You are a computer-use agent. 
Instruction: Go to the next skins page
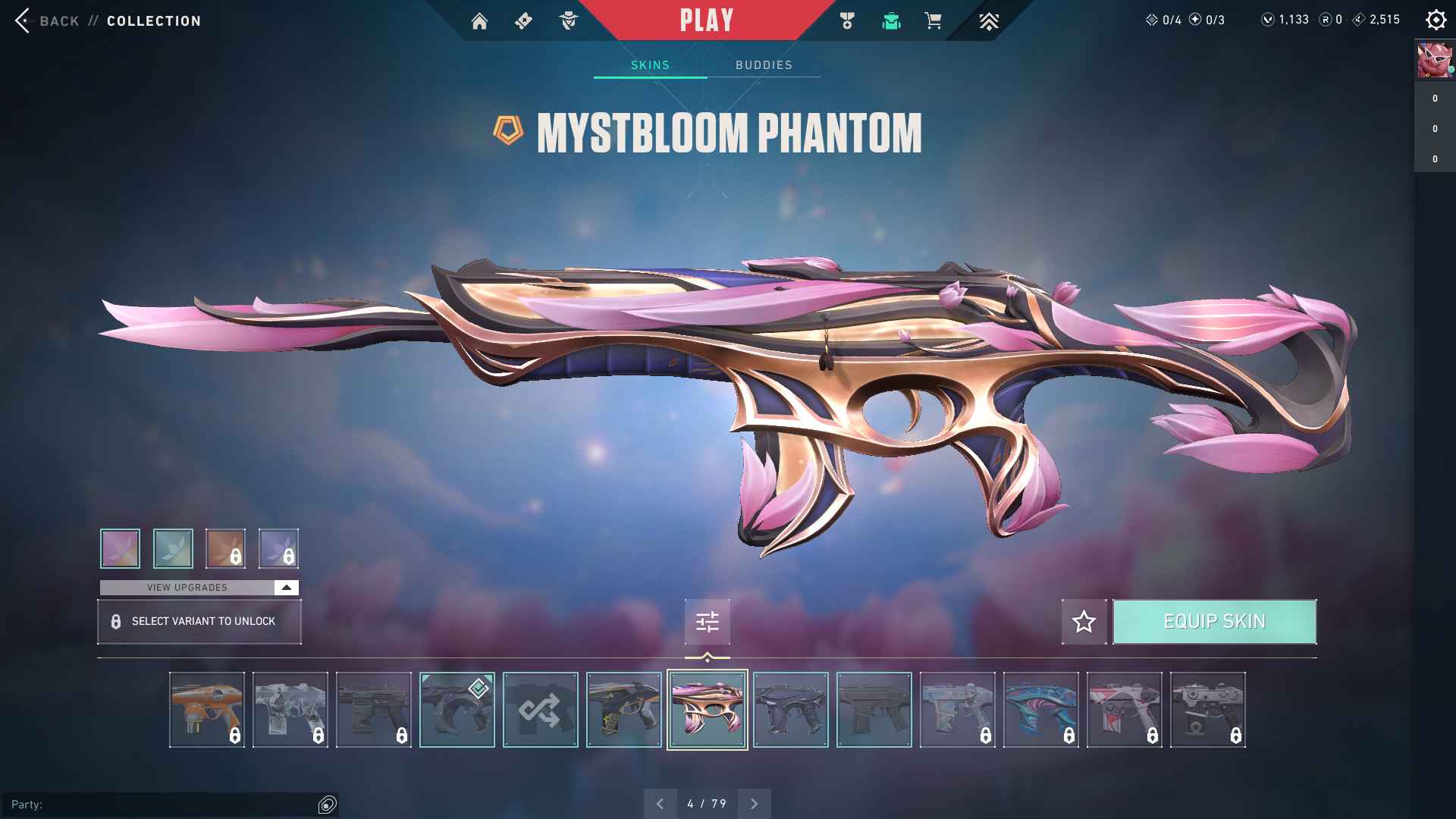[754, 804]
